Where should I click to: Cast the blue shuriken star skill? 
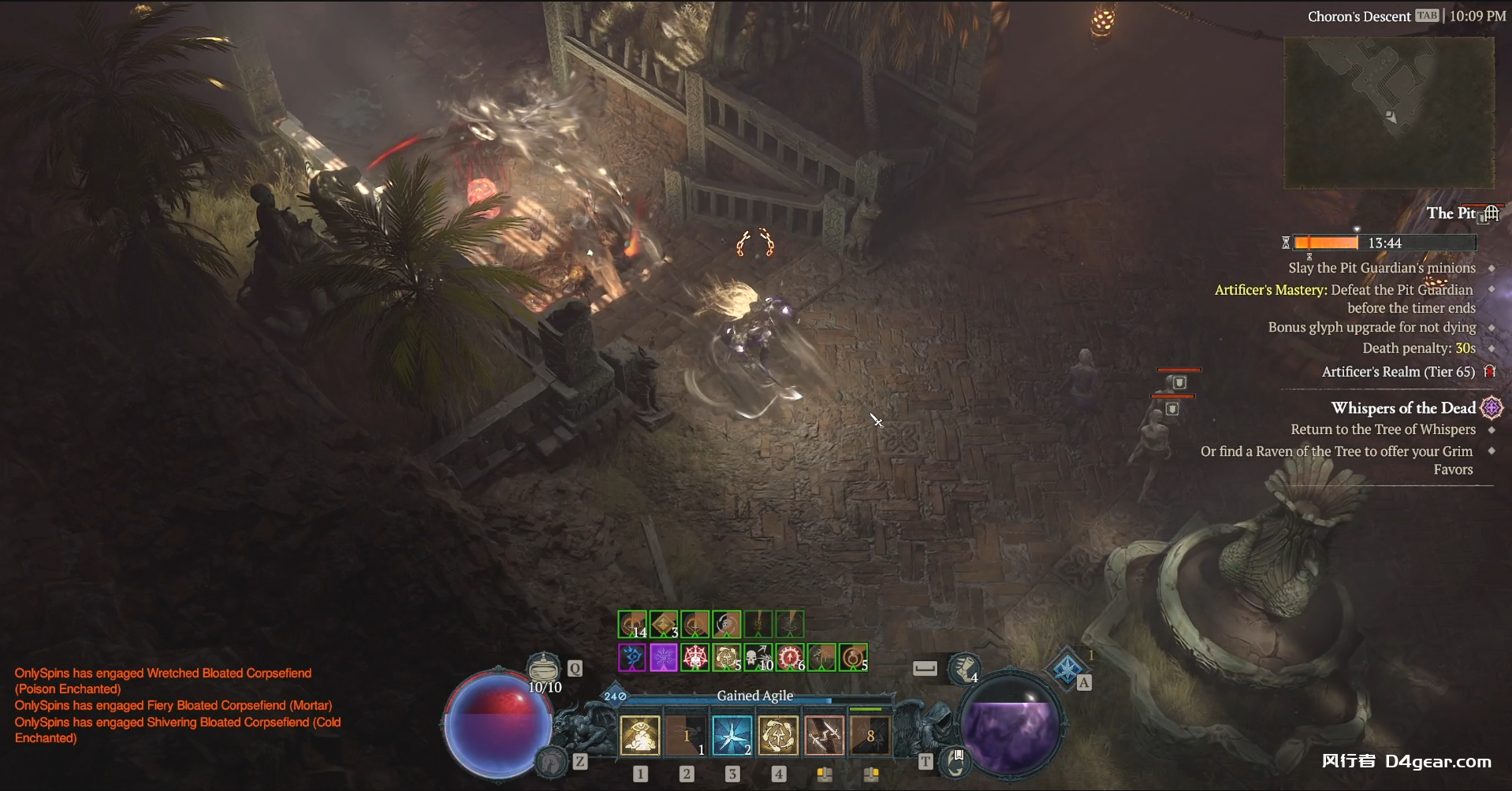(x=732, y=736)
